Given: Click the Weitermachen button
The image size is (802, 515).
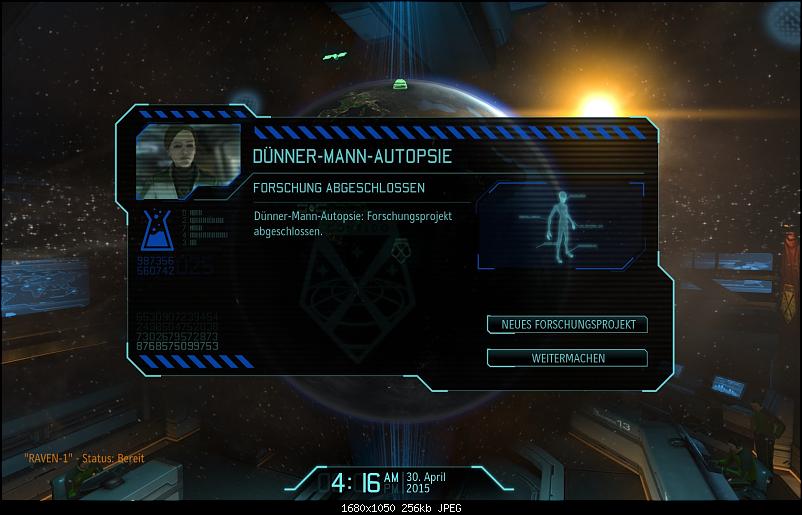Looking at the screenshot, I should point(567,357).
